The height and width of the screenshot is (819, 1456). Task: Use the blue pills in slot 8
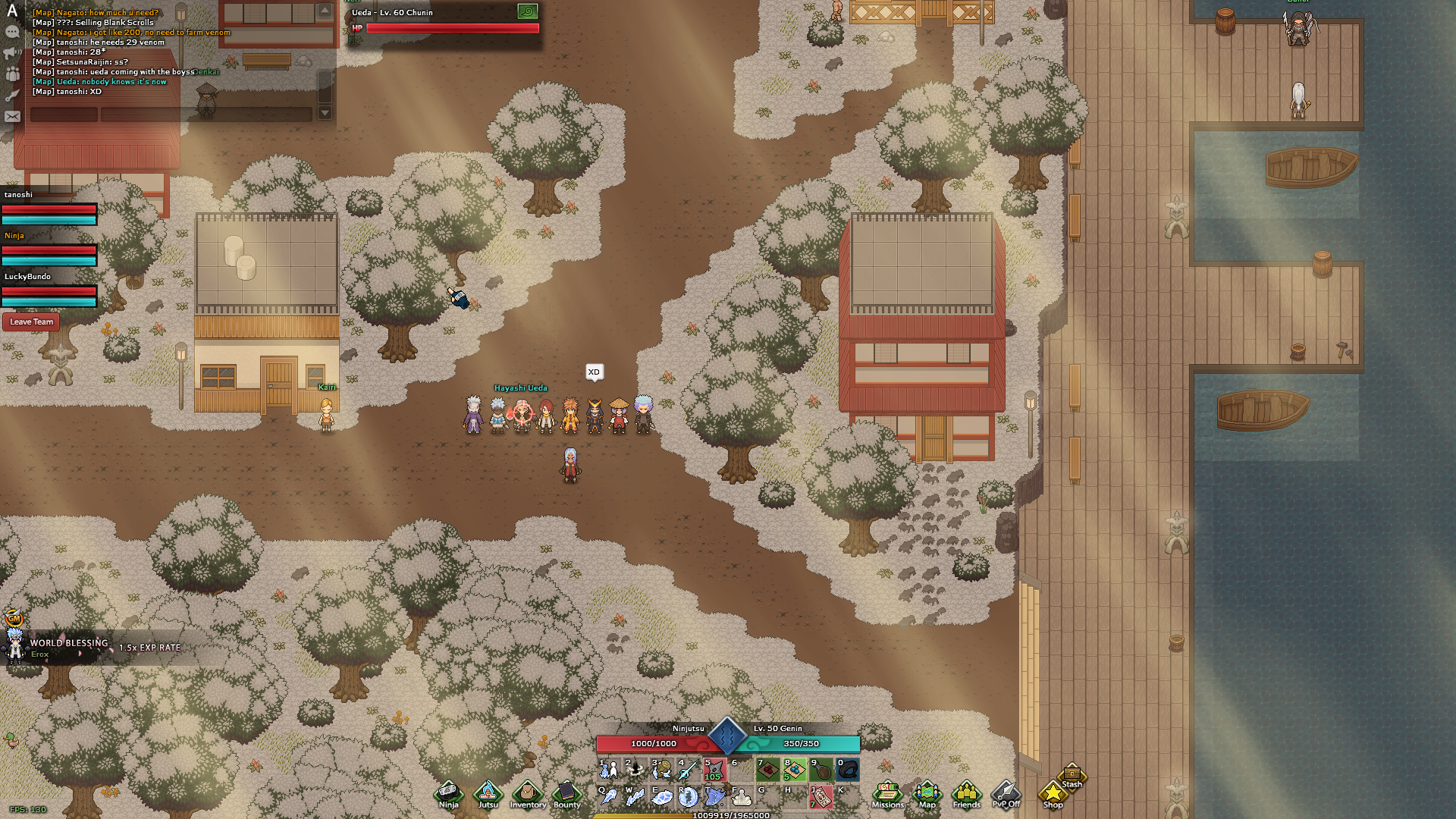pos(794,770)
